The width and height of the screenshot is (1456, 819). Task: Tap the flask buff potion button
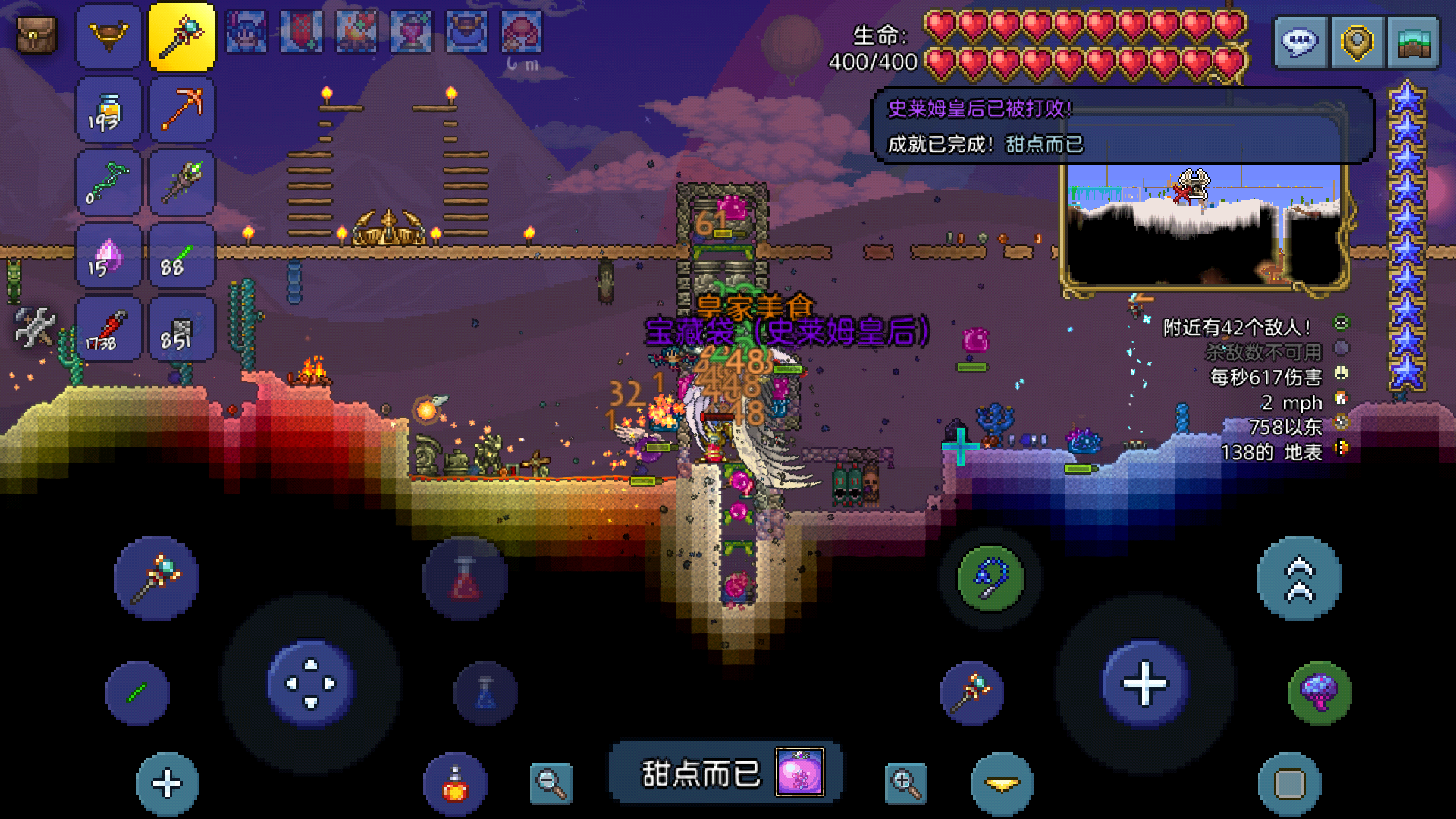point(455,784)
